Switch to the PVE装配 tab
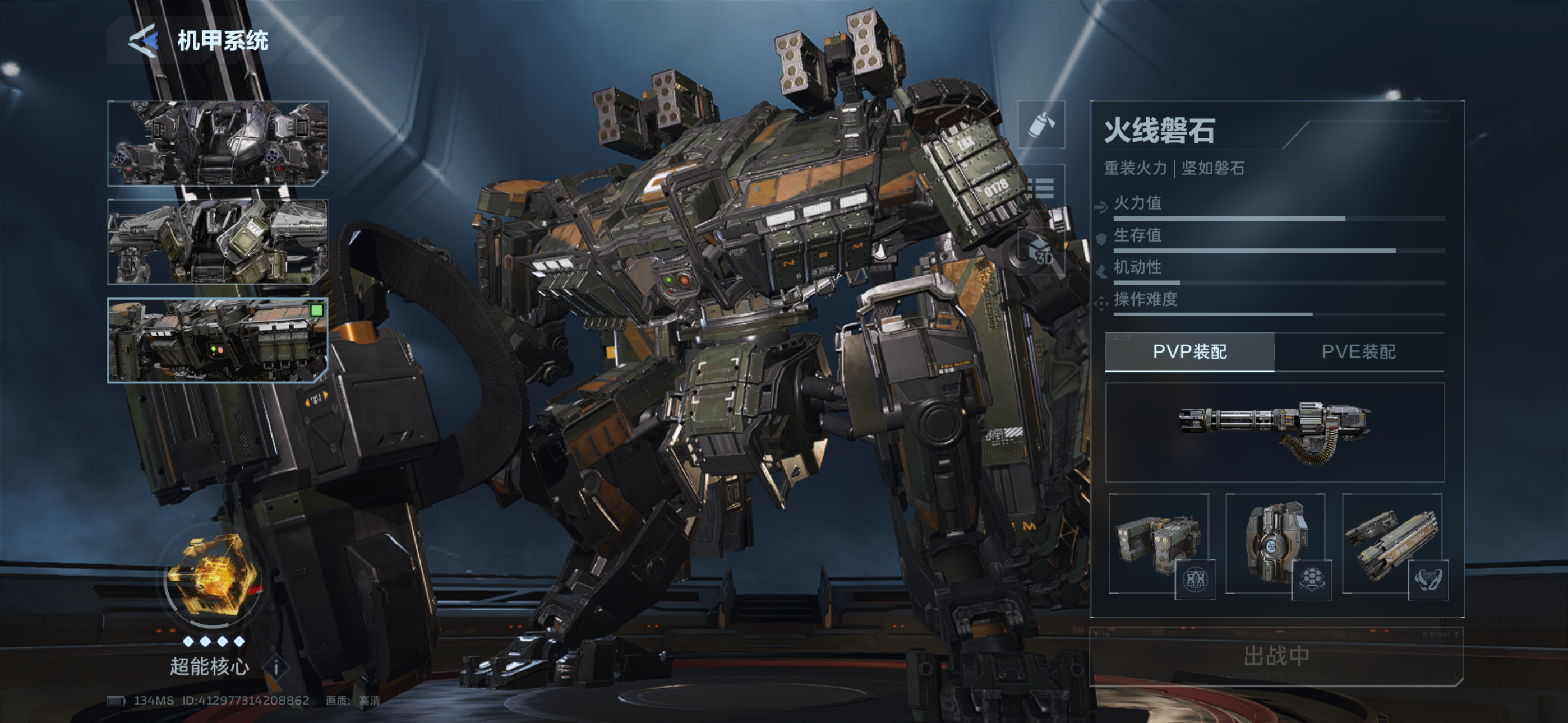The image size is (1568, 723). [1359, 352]
